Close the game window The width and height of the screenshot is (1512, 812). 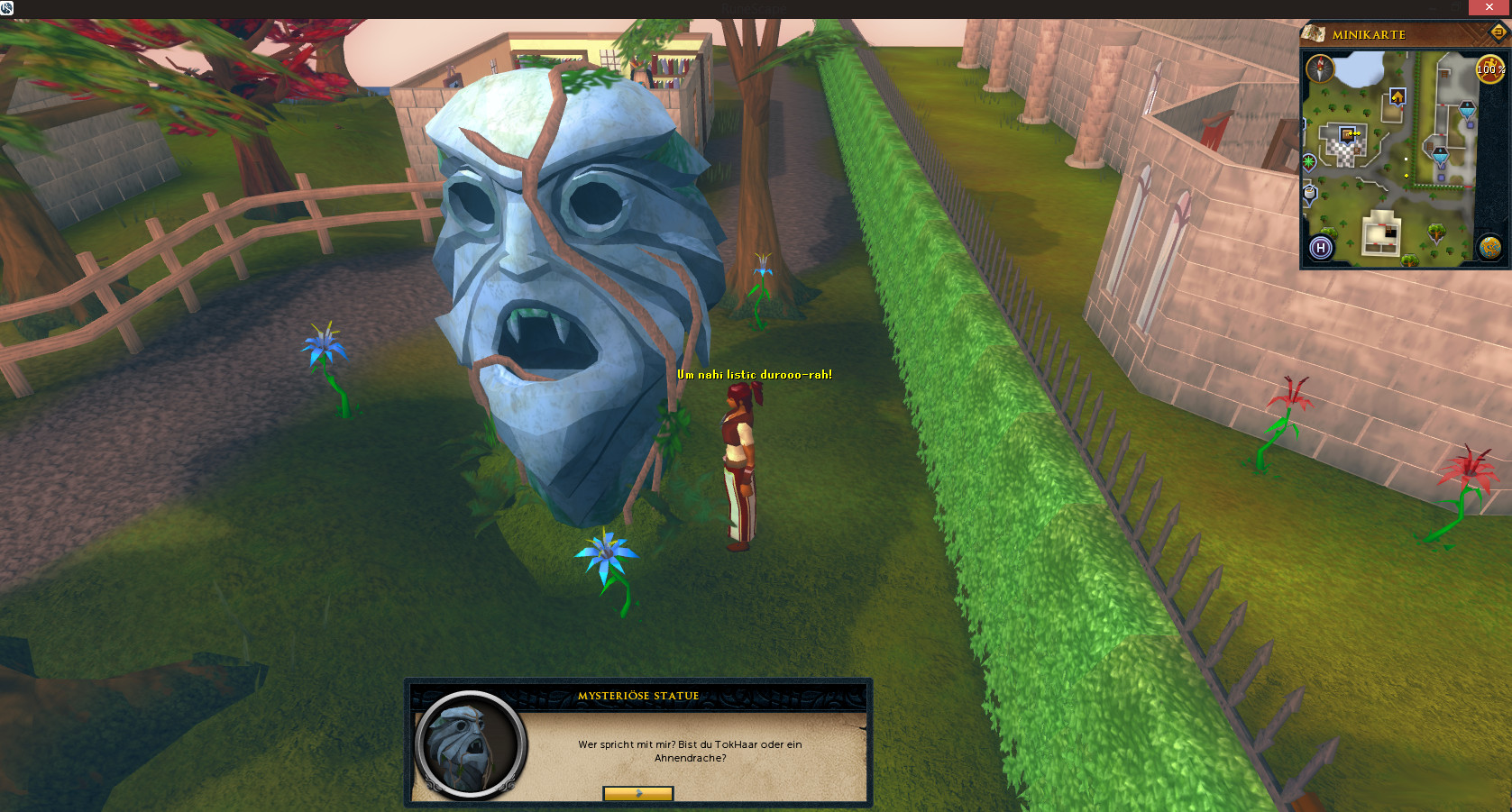point(1489,7)
